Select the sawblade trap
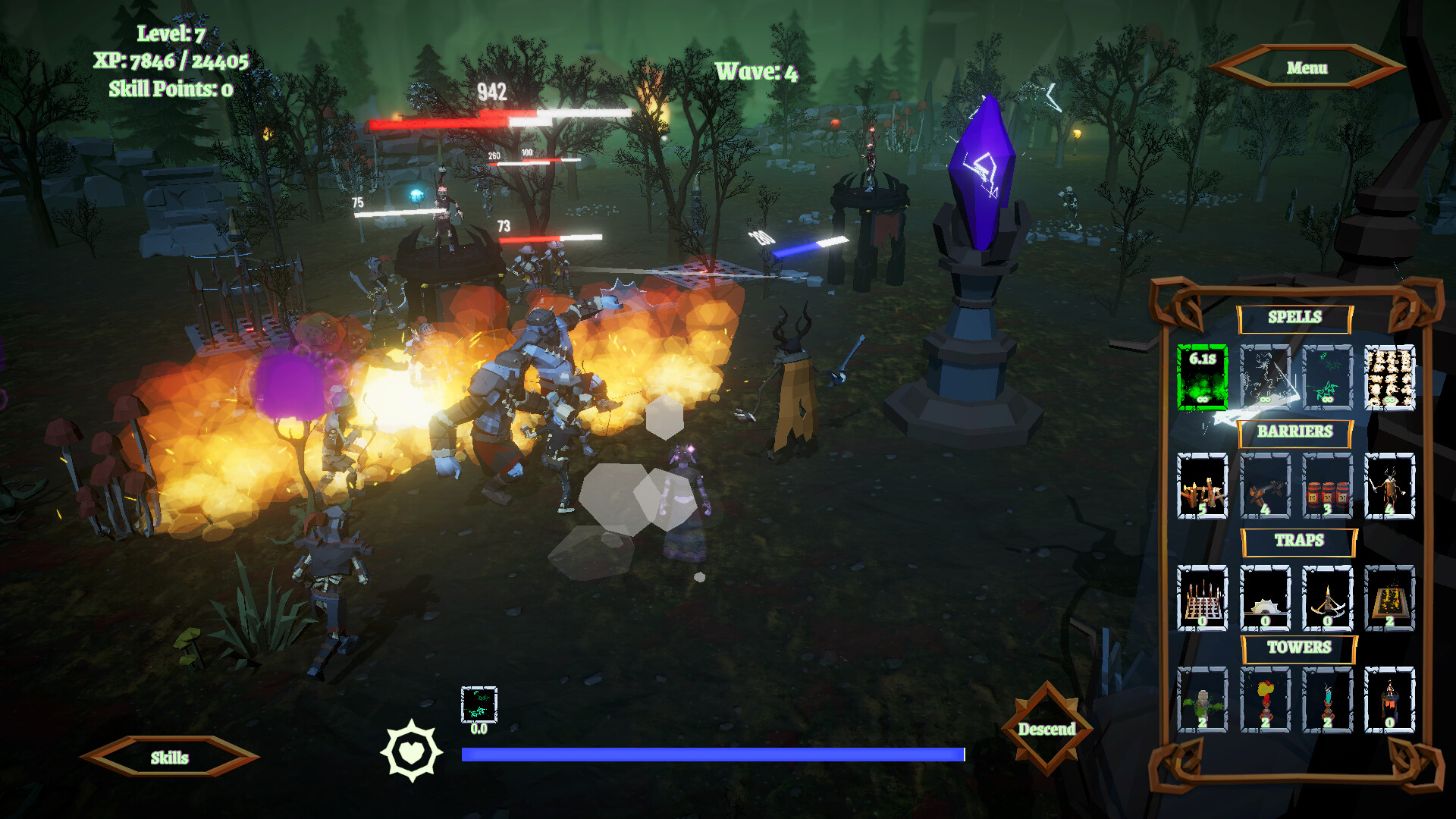This screenshot has width=1456, height=819. point(1265,598)
